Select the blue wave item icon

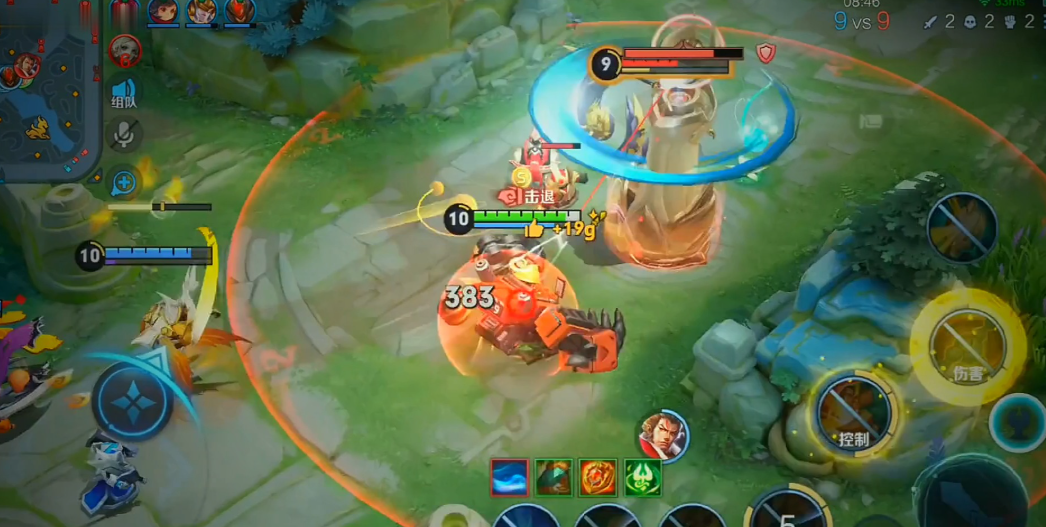pyautogui.click(x=510, y=478)
